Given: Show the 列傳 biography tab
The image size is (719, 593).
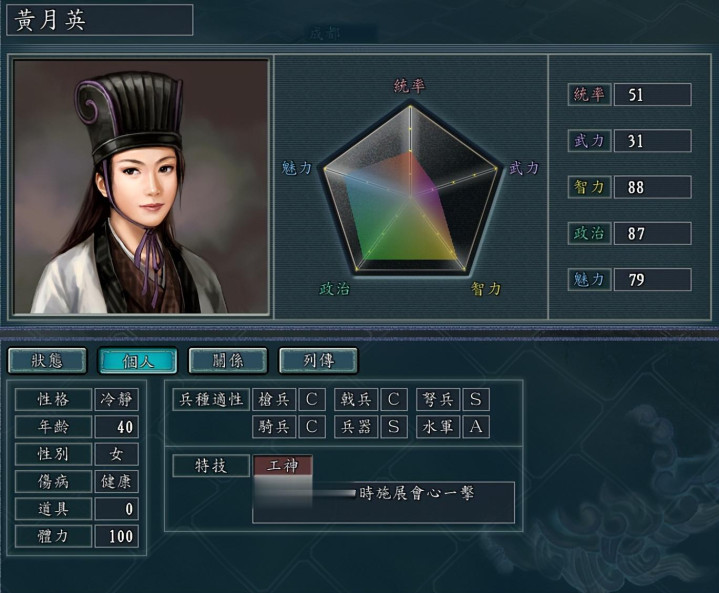Looking at the screenshot, I should [x=318, y=361].
